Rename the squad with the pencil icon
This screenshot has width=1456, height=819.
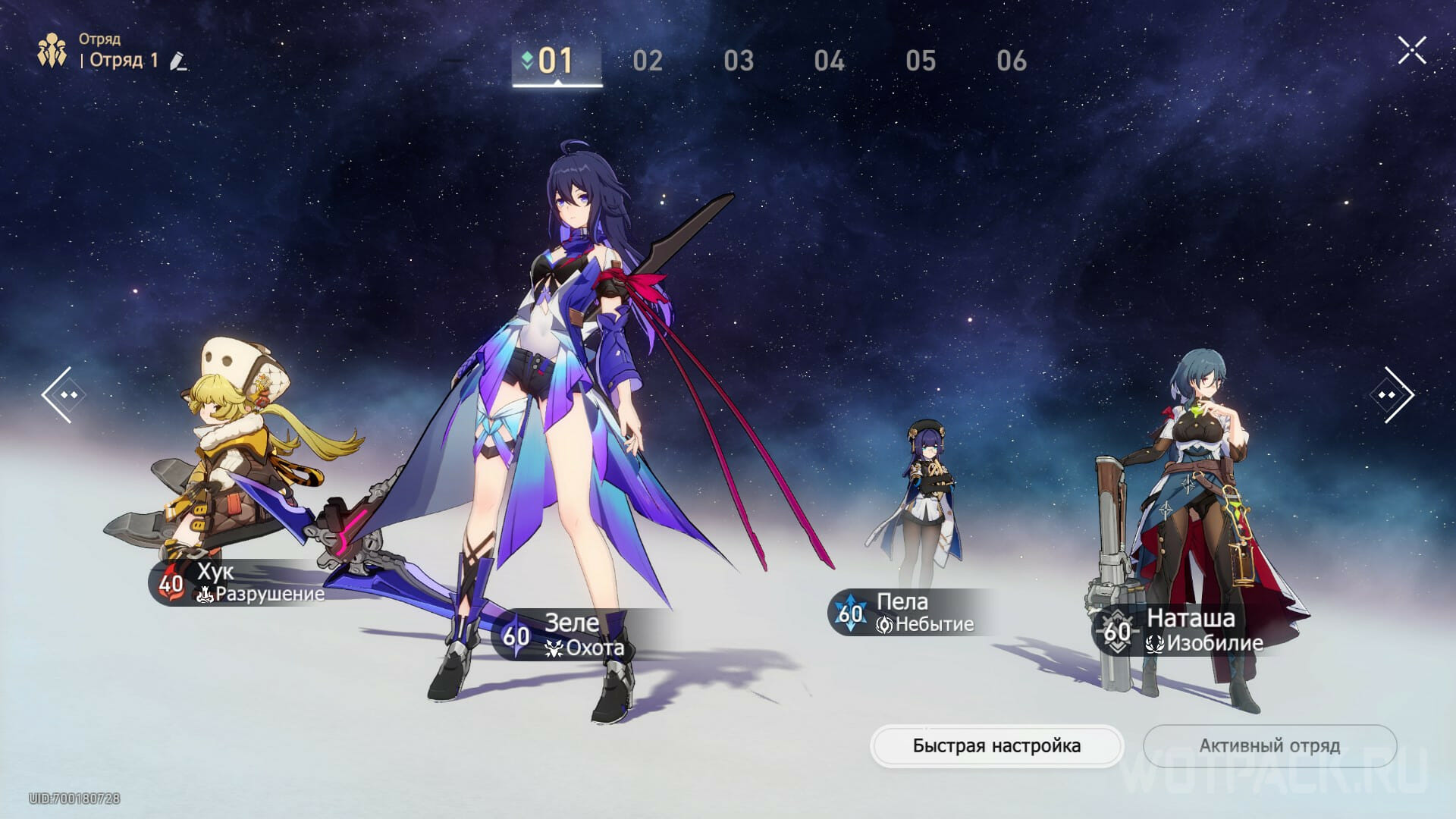tap(179, 61)
